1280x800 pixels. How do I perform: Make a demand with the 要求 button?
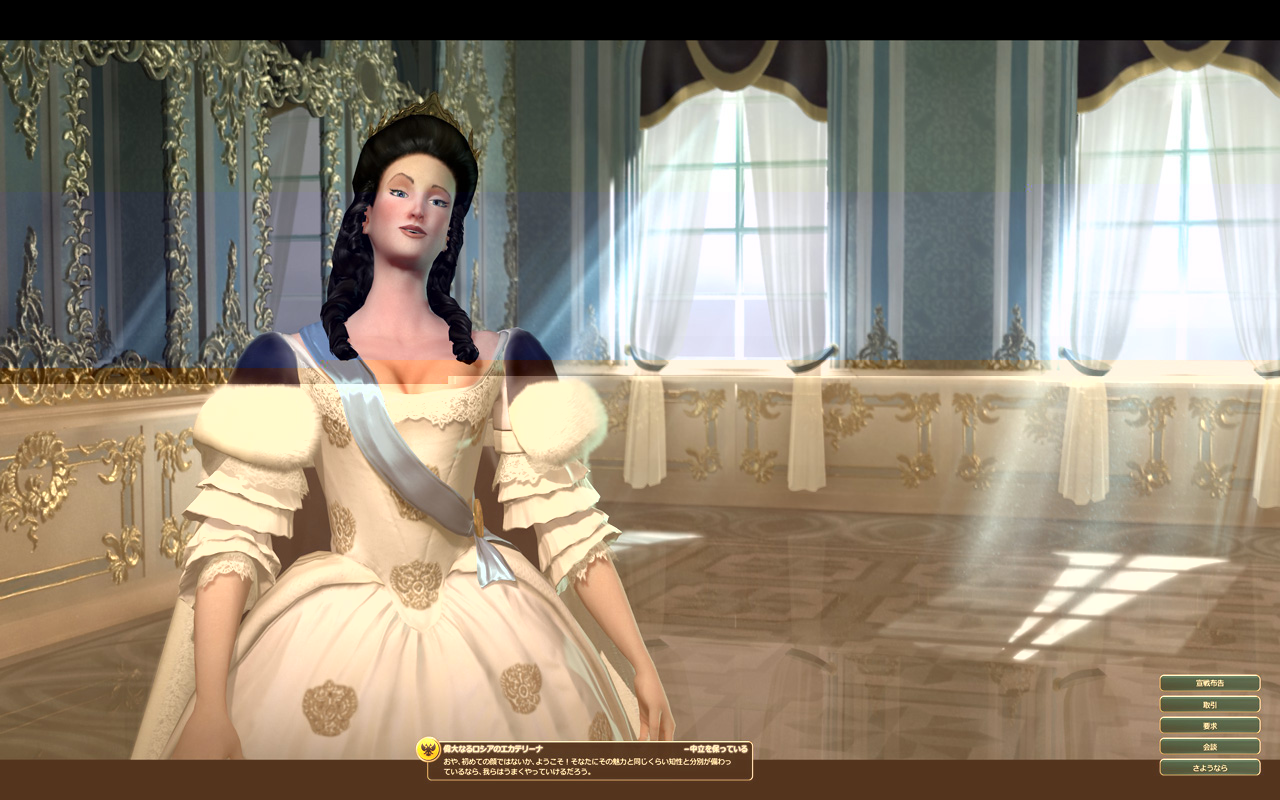(1209, 725)
